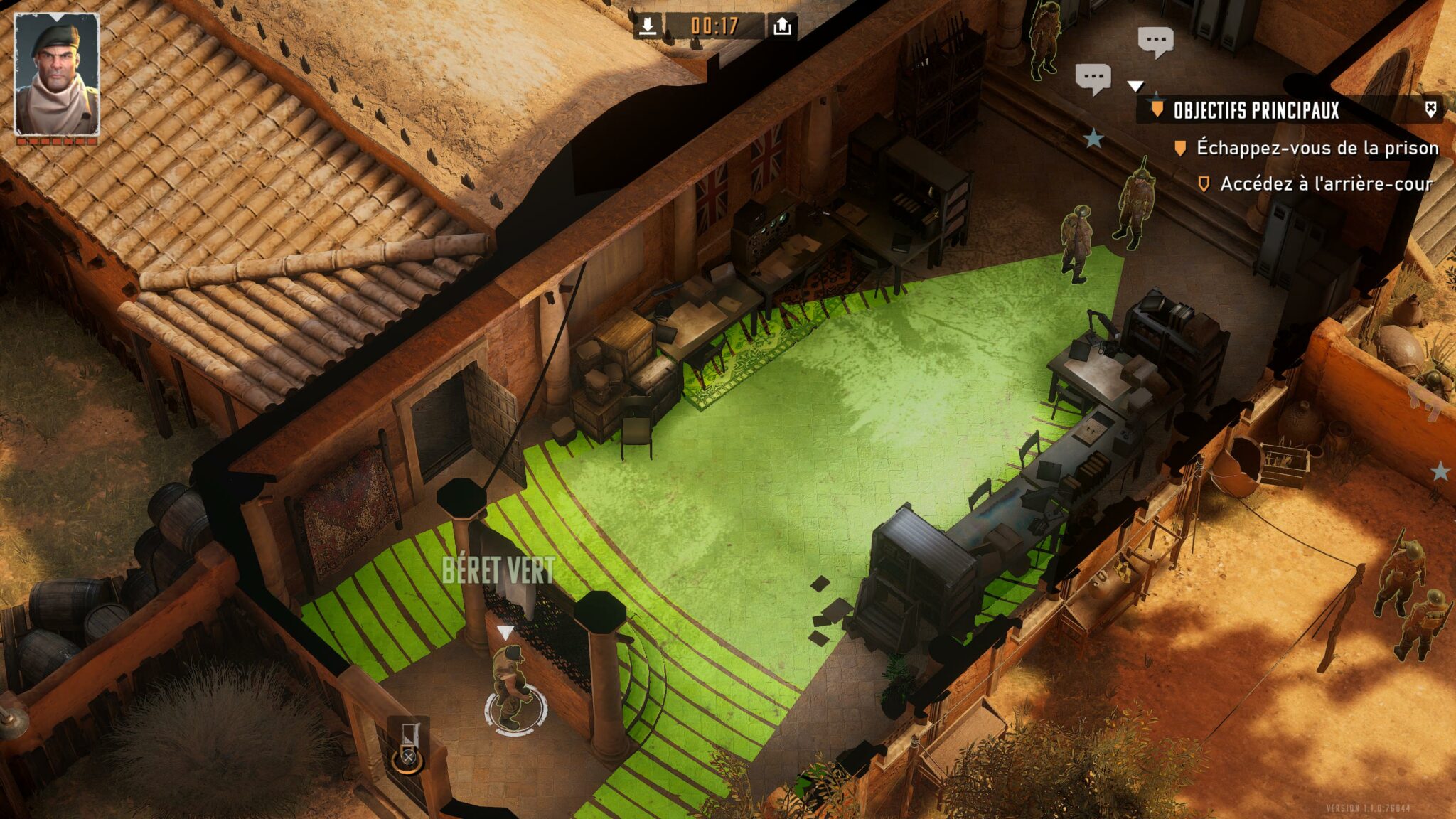This screenshot has width=1456, height=819.
Task: Quick load with the upload-arrow icon
Action: tap(782, 26)
